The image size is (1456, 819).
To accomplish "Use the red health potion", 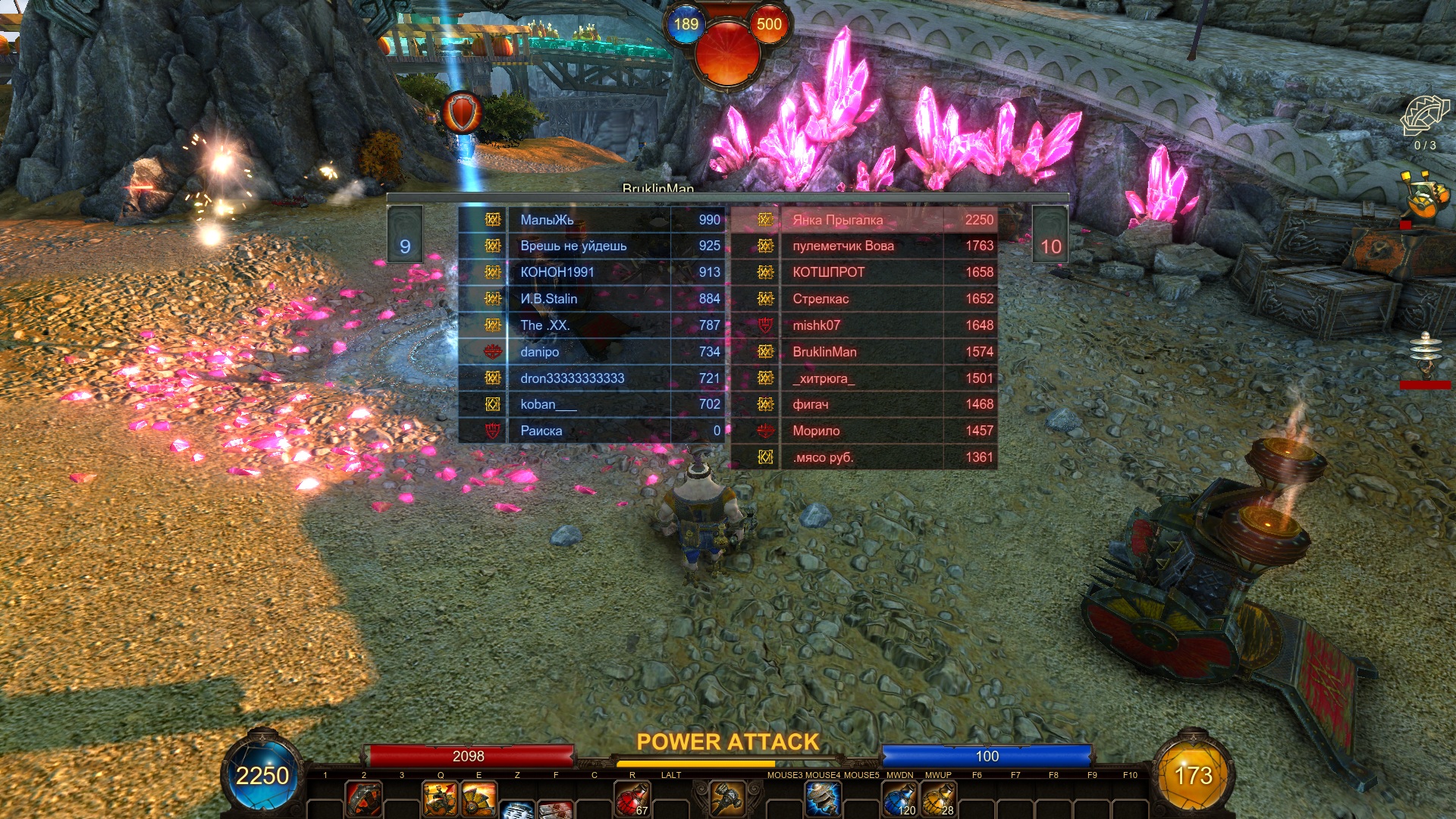I will [x=632, y=799].
